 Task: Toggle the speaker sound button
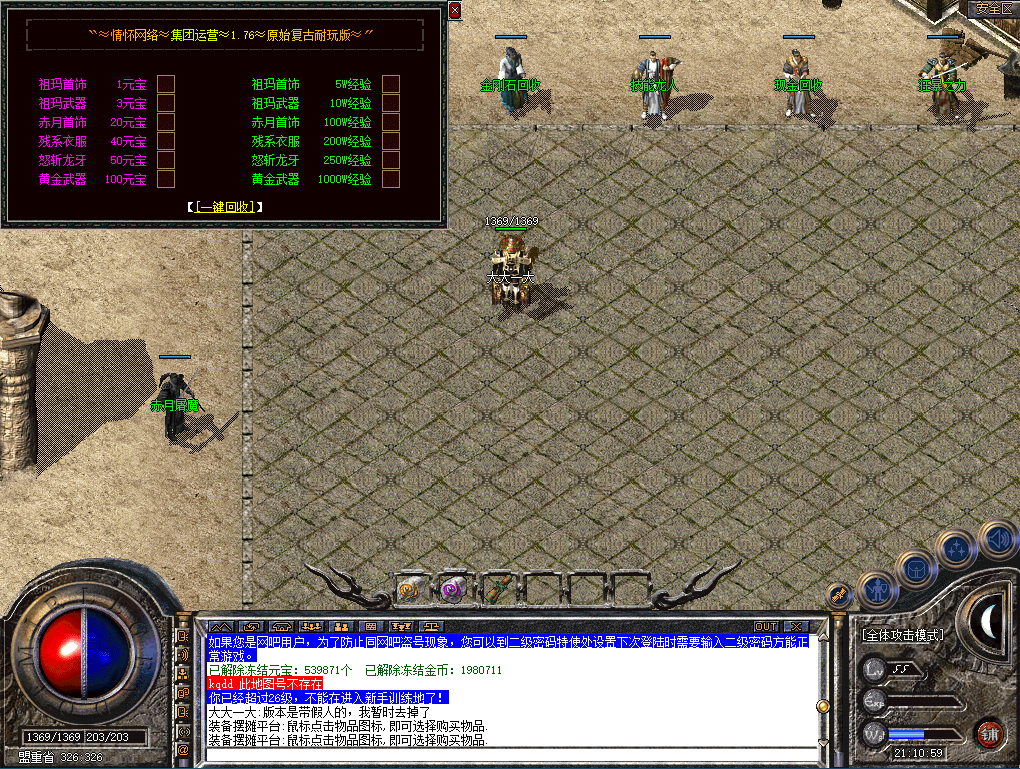(996, 540)
